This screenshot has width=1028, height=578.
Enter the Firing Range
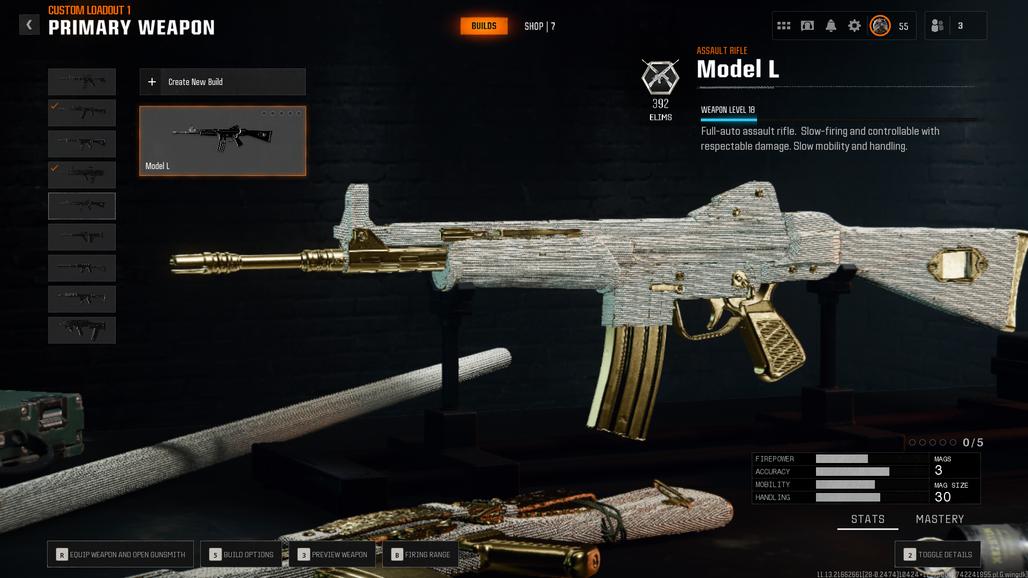(420, 554)
